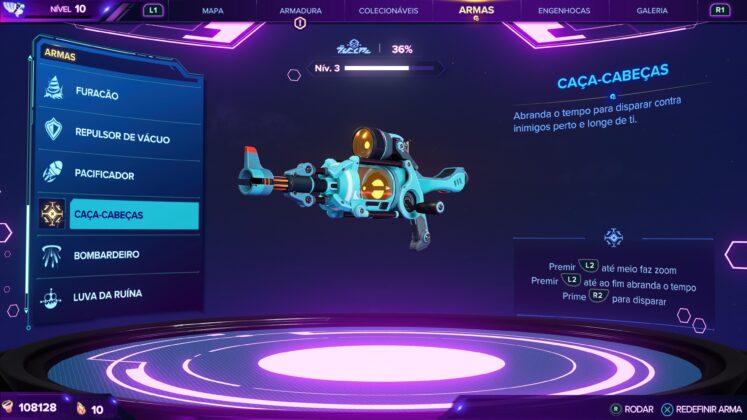Pick the Caça-Cabeças weapon entry

tap(118, 215)
